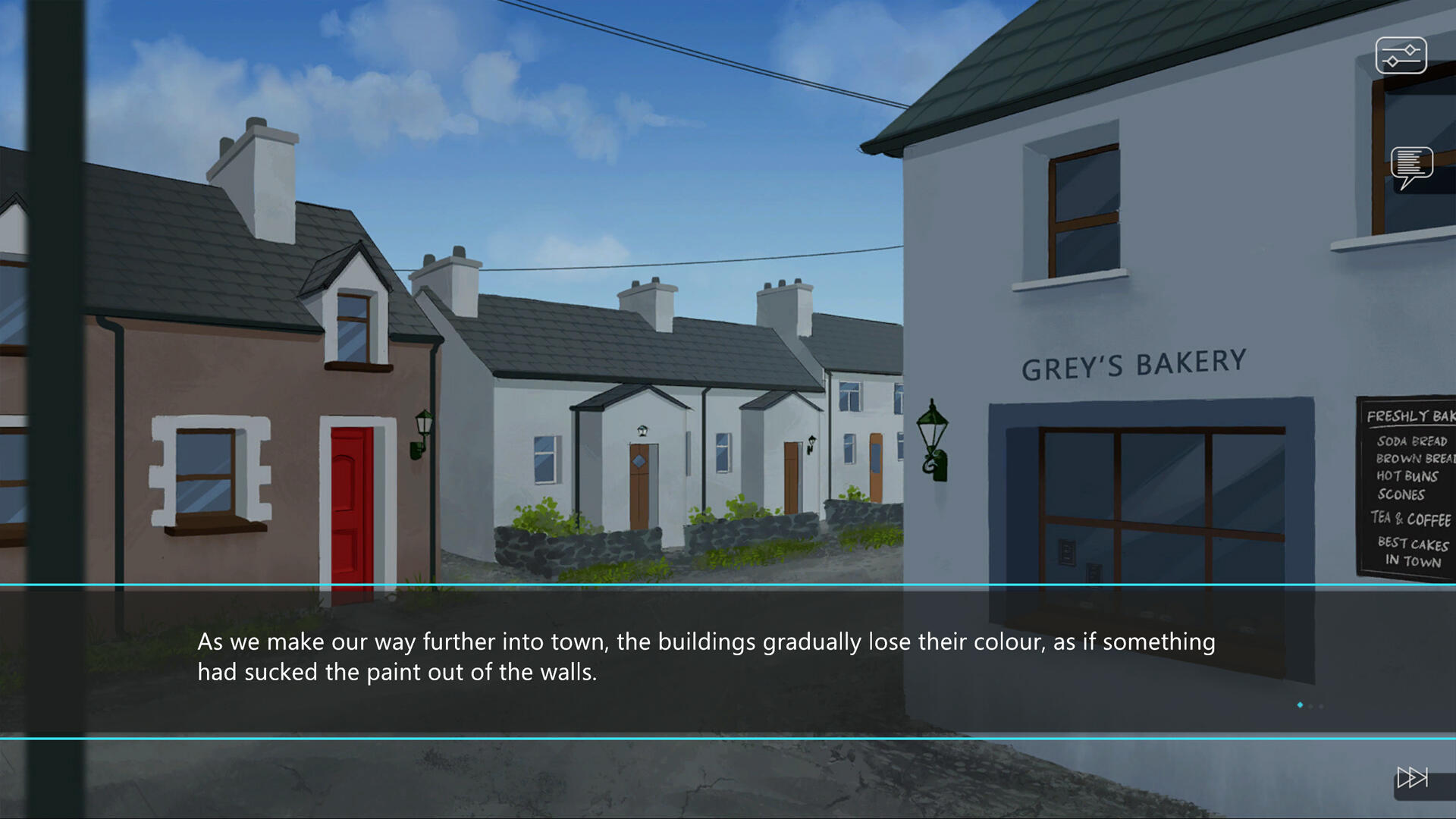Advance the narration text box

[x=705, y=658]
